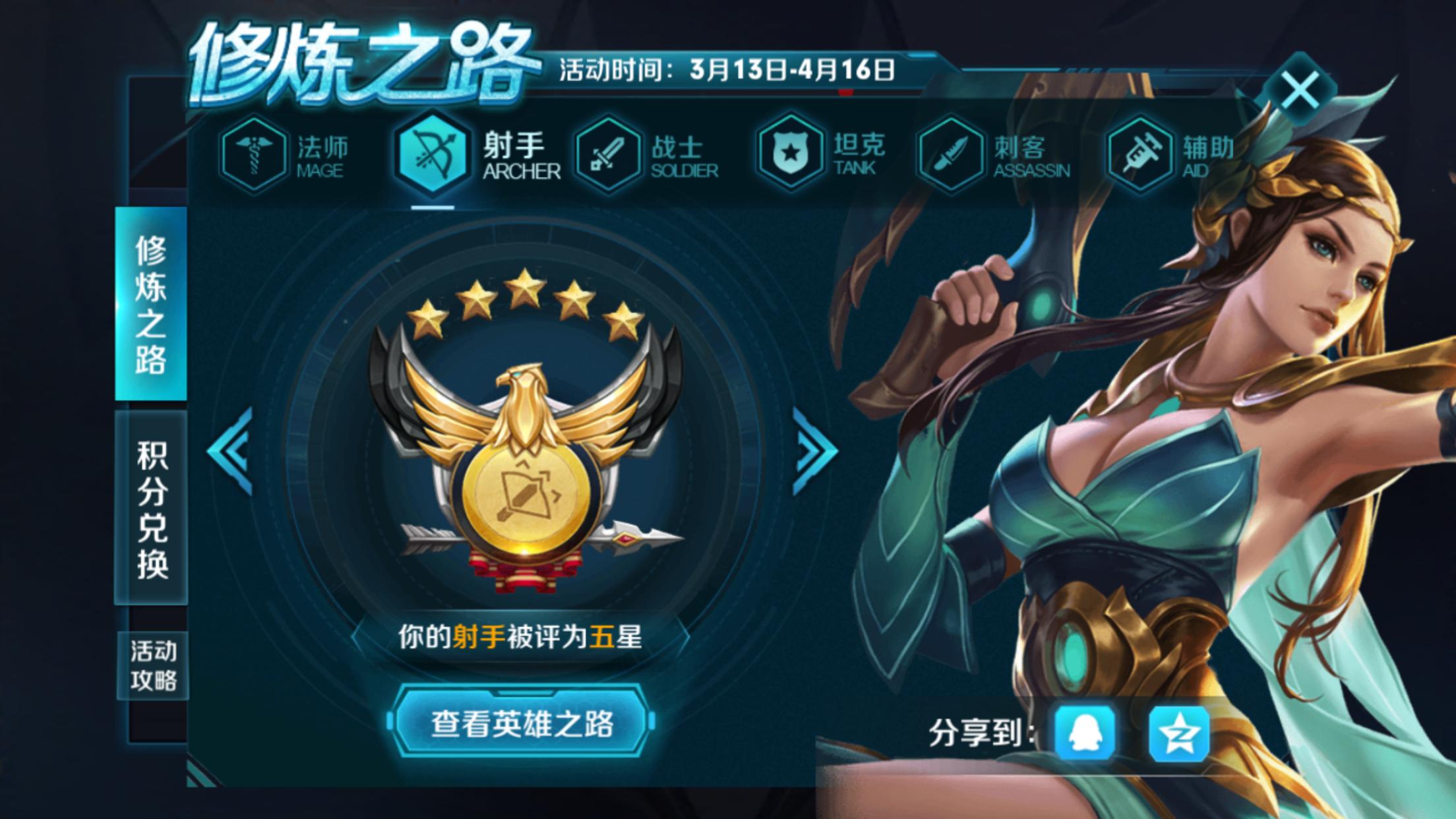Screen dimensions: 1456x819
Task: Select the Mage (法师) class icon
Action: tap(253, 154)
